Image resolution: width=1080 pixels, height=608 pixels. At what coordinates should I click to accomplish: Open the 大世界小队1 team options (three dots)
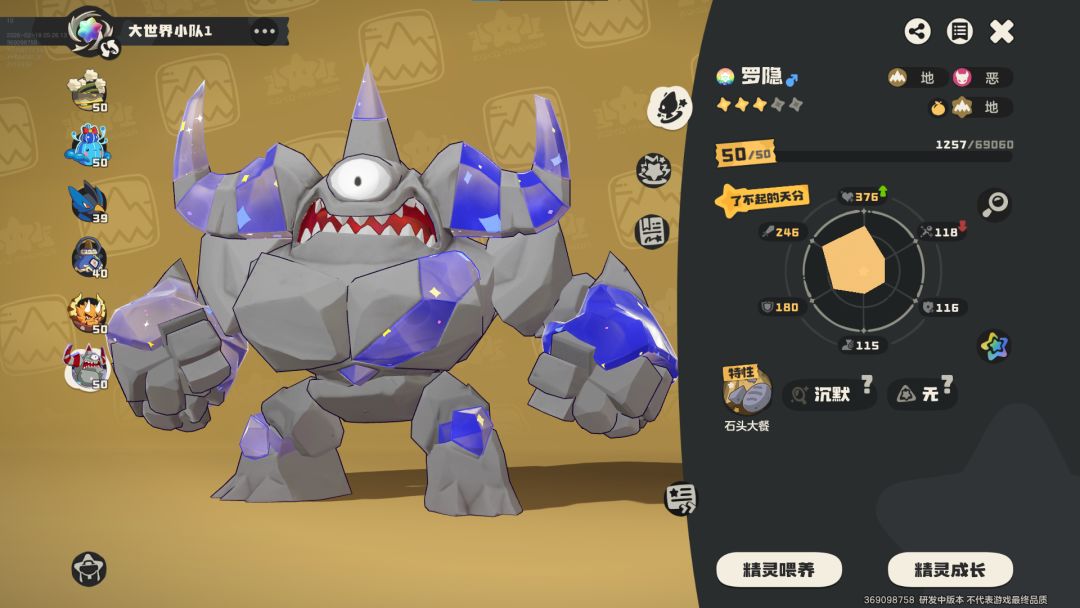click(264, 31)
